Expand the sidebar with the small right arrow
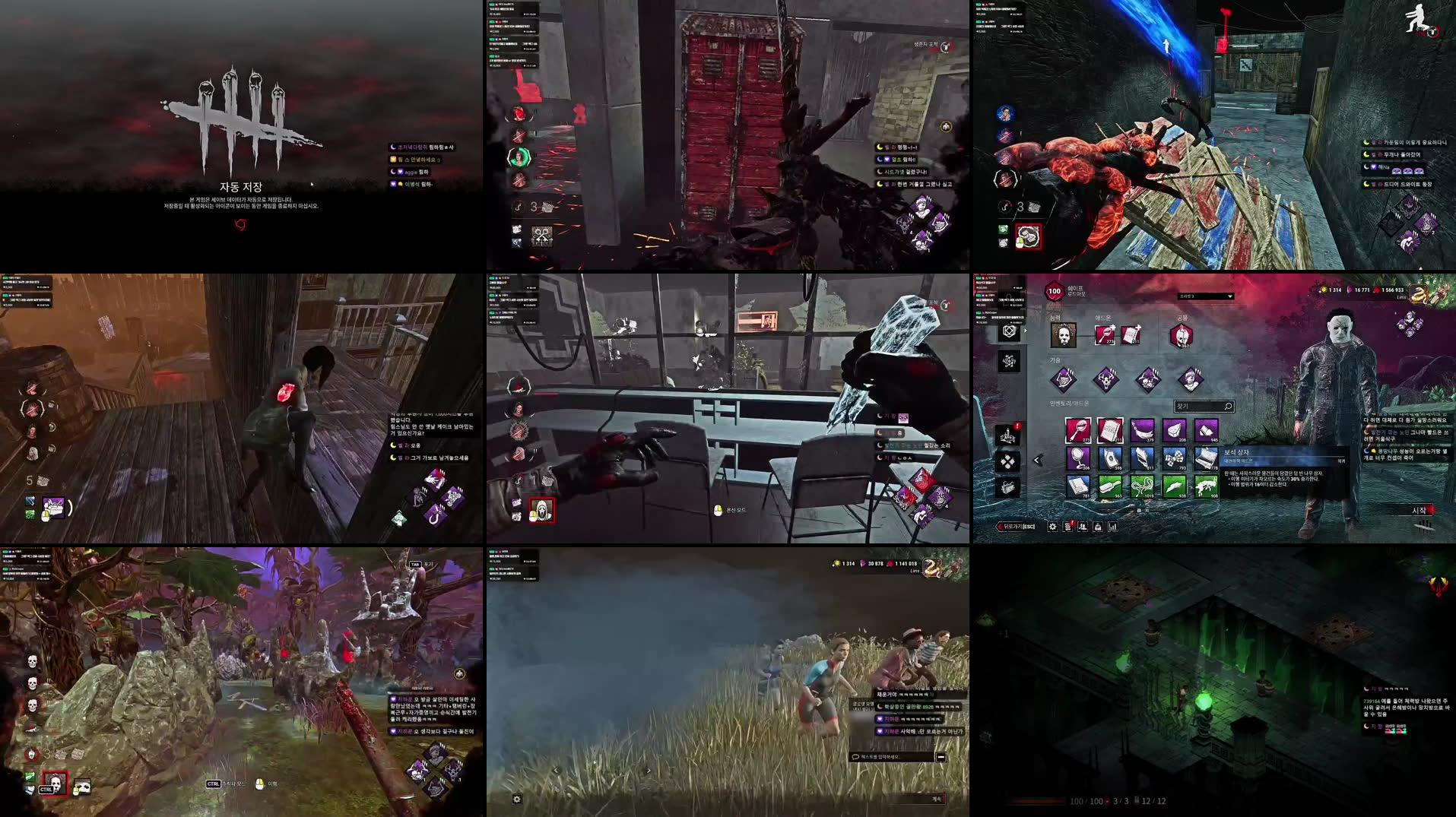The image size is (1456, 817). [1024, 330]
